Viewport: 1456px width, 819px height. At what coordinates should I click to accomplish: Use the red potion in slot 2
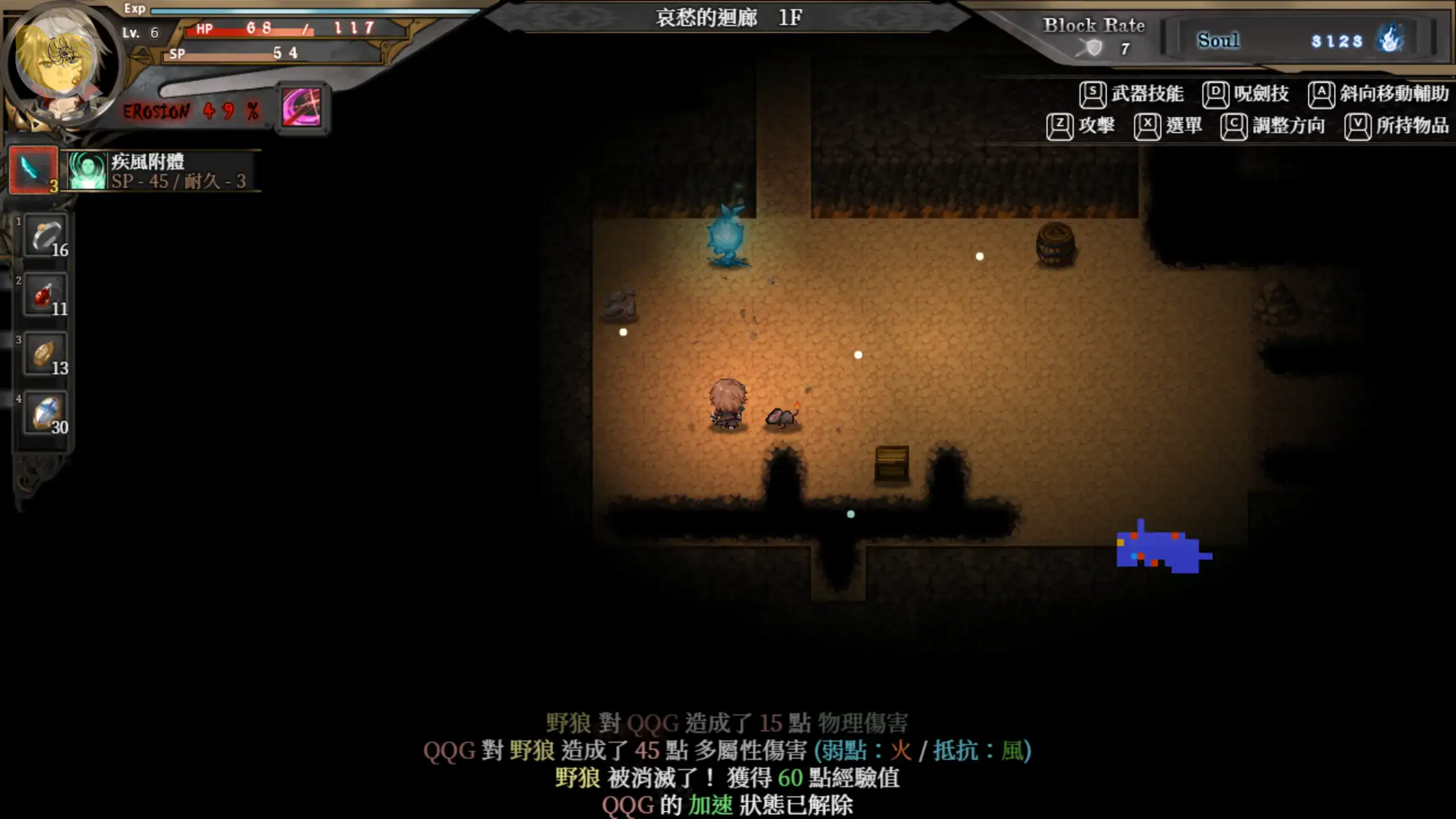[45, 296]
